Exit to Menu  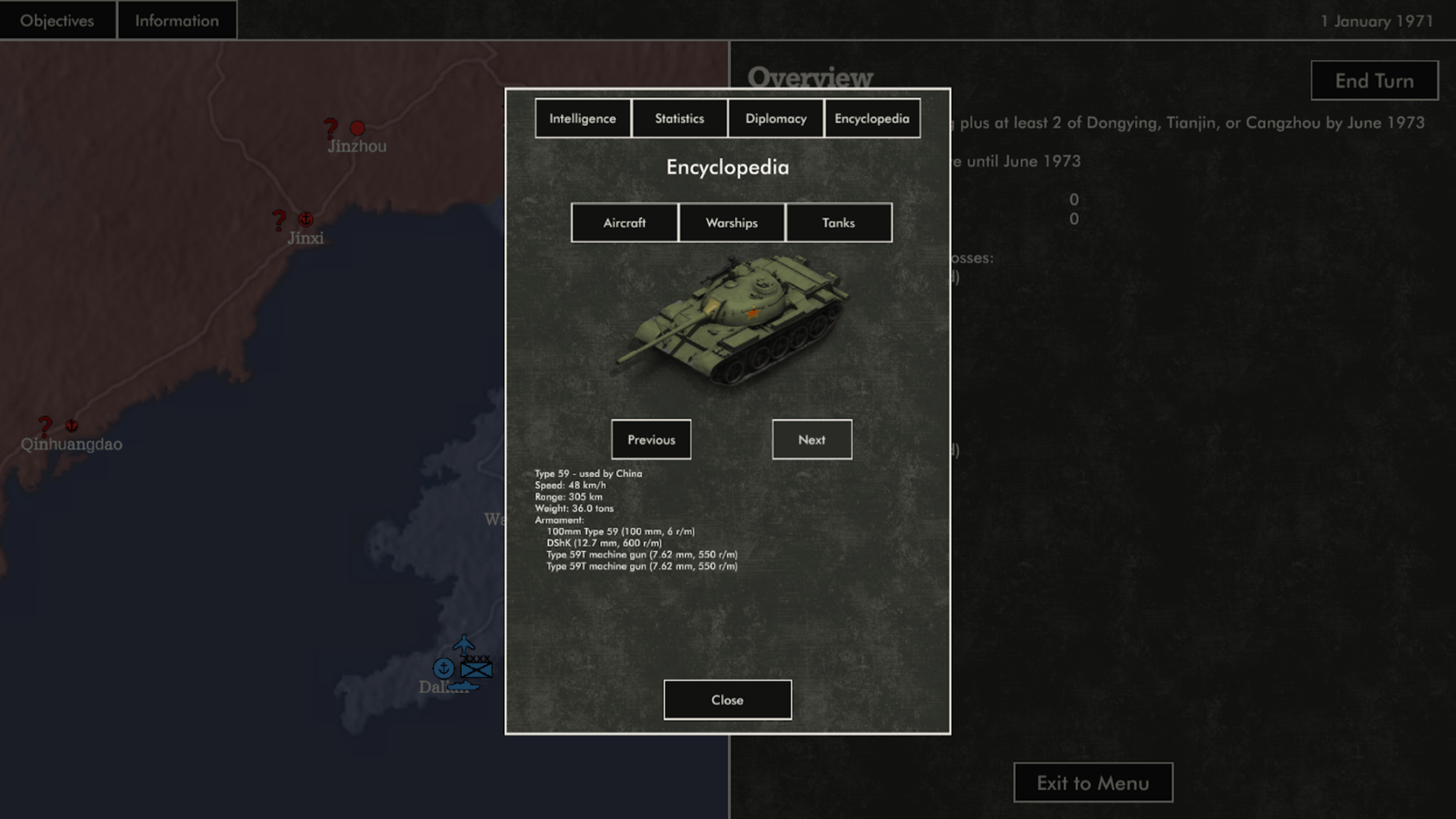click(1093, 783)
